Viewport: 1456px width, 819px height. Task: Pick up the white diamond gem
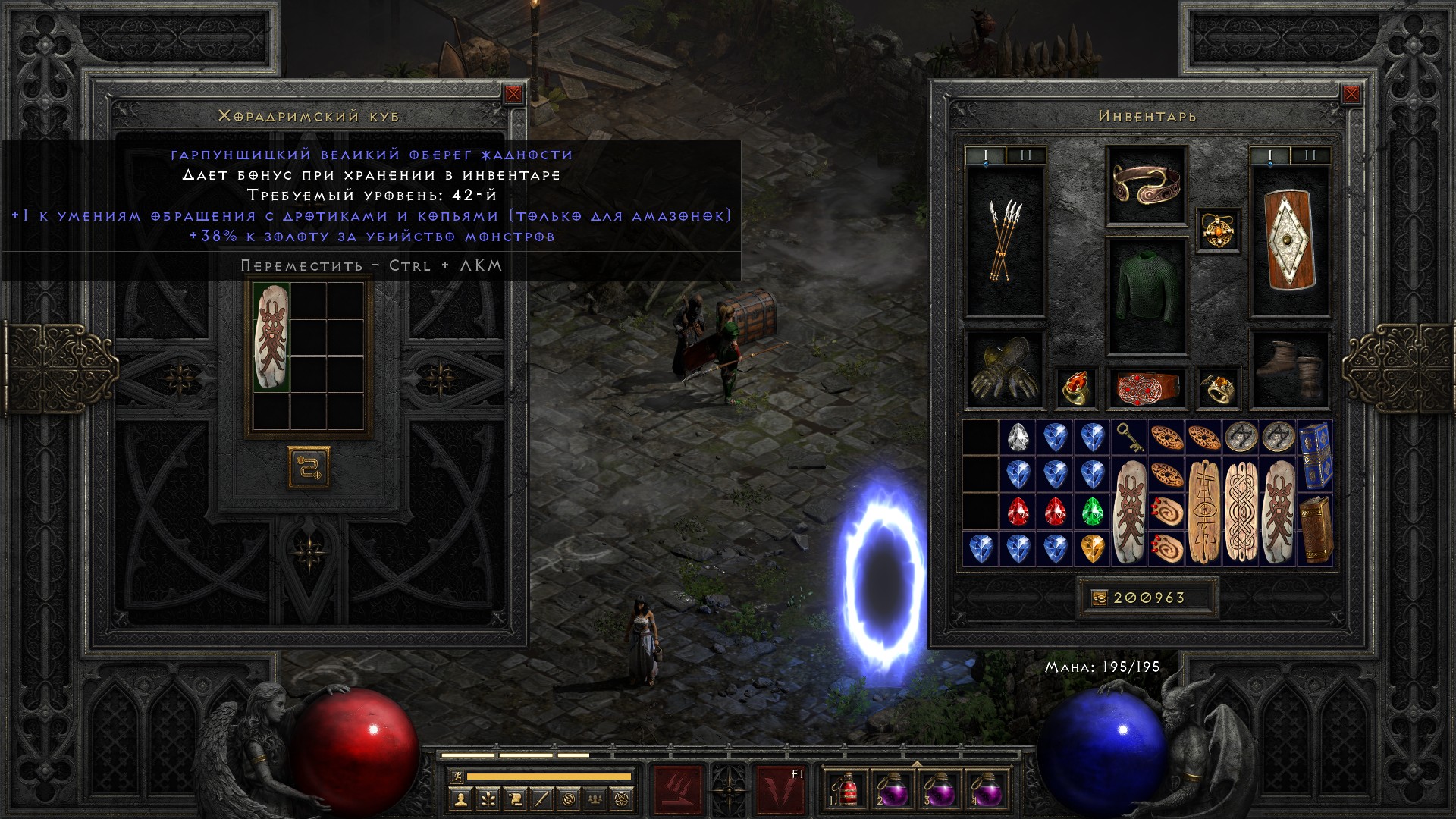pos(1017,438)
